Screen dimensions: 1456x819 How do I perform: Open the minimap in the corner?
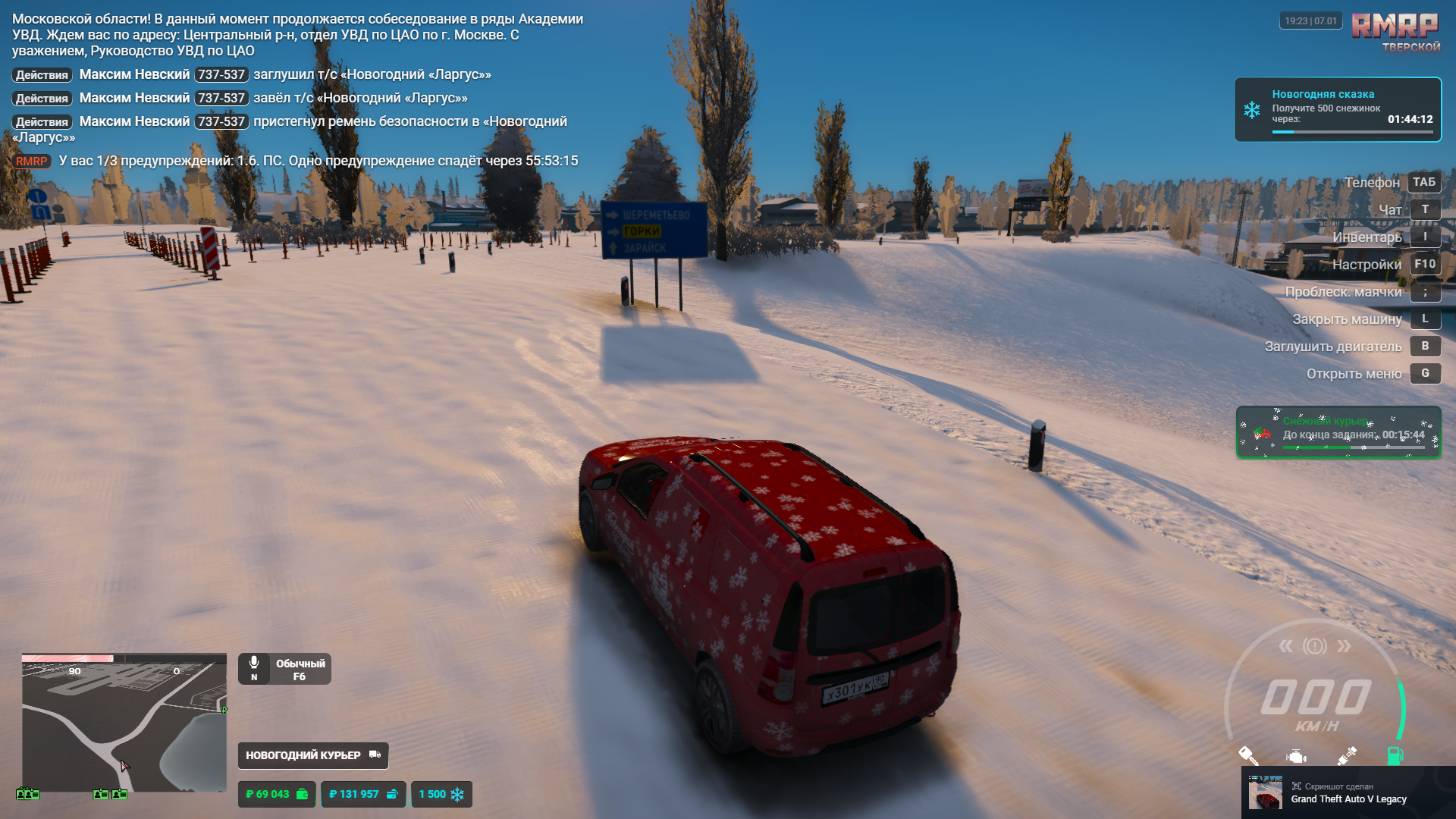[124, 722]
